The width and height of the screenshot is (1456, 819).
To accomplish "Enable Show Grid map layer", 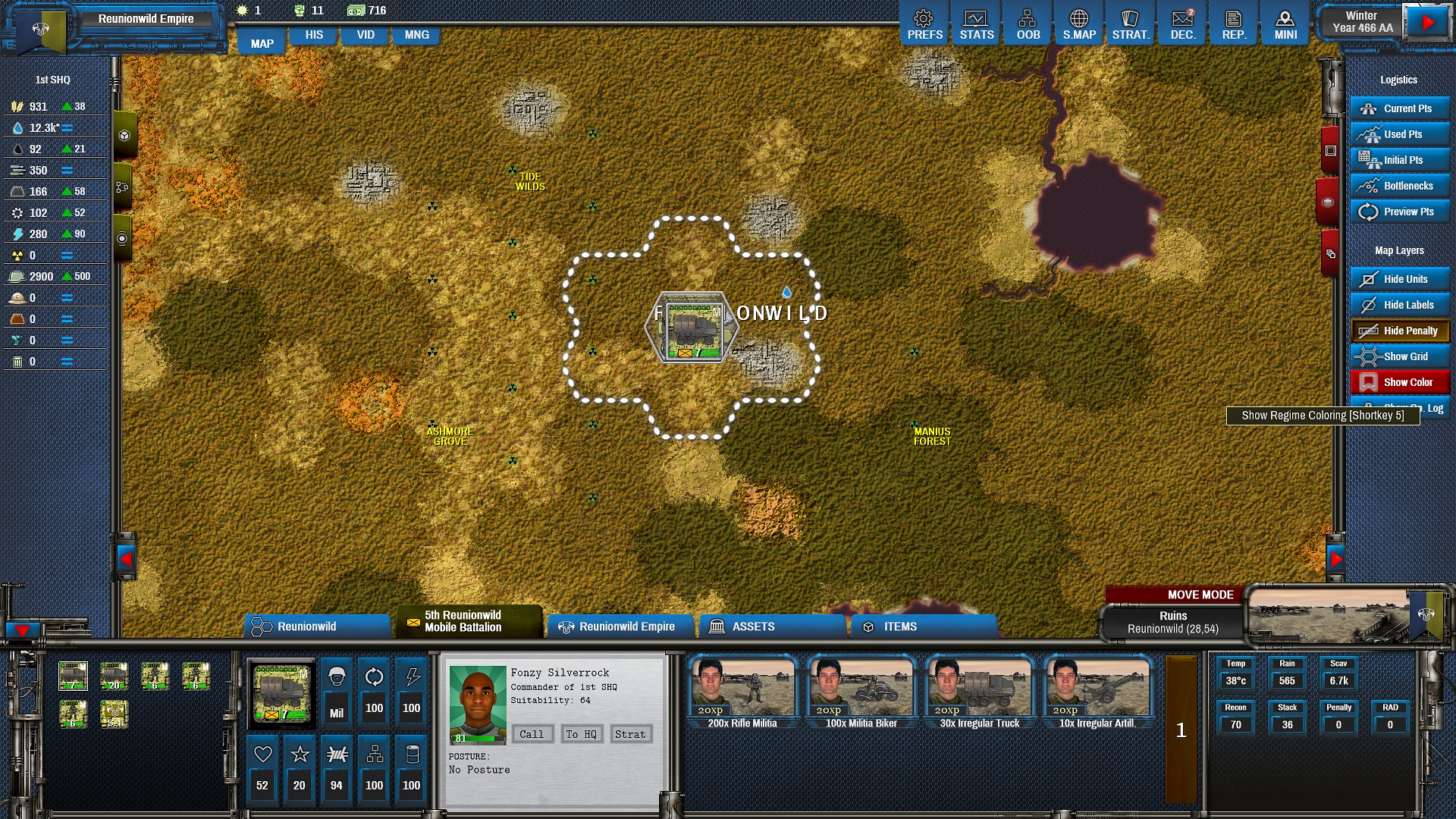I will [x=1399, y=356].
